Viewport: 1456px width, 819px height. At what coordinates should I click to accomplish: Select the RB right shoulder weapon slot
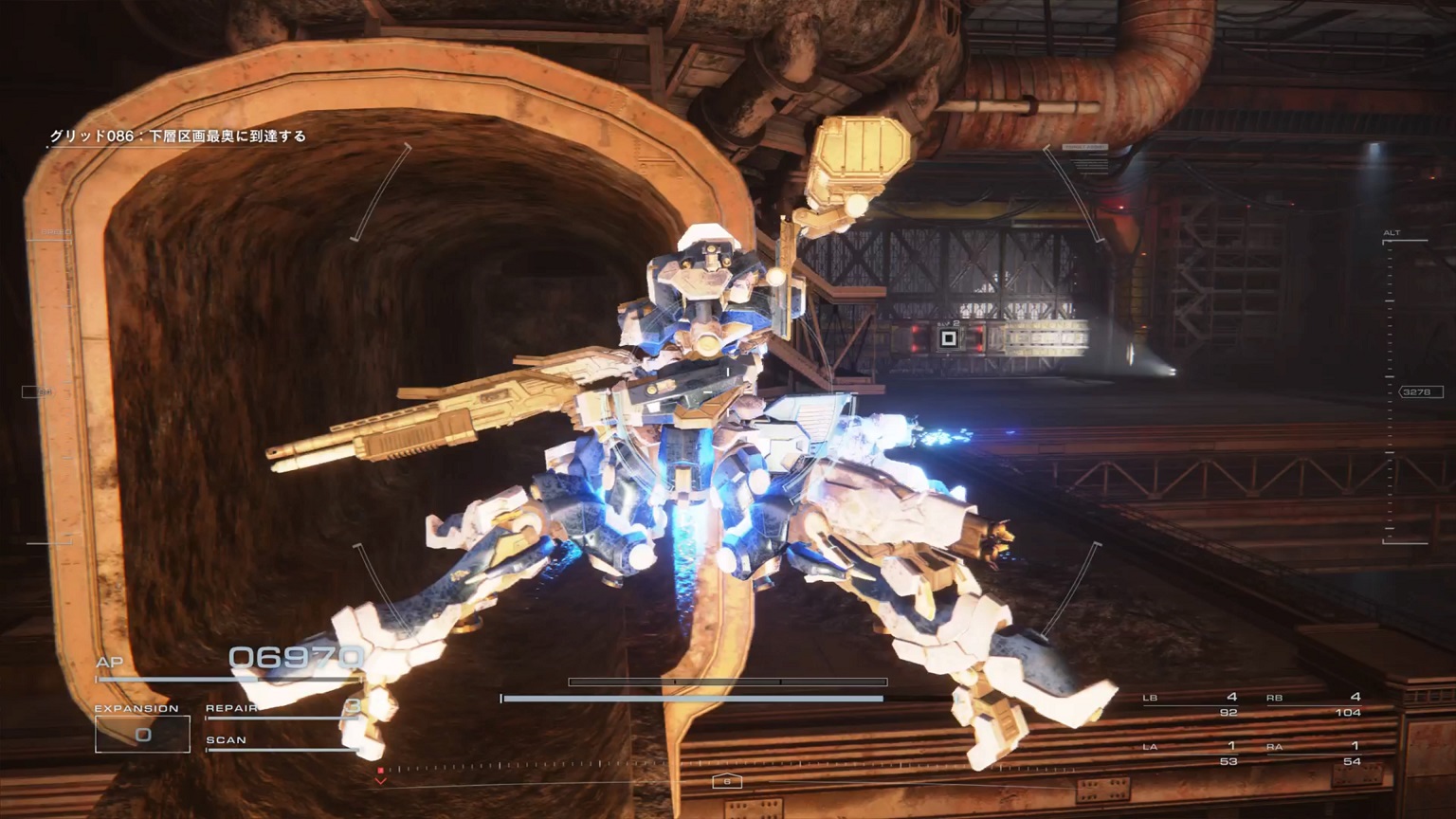click(1314, 704)
